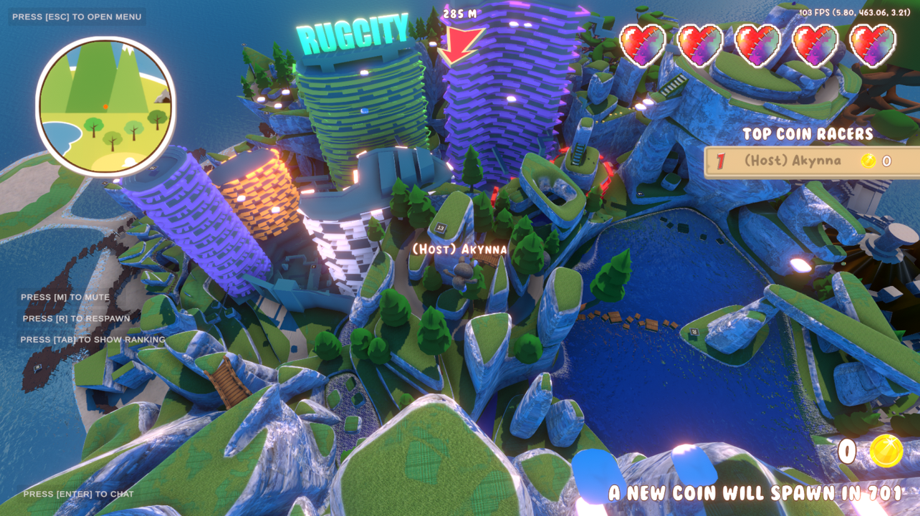Viewport: 920px width, 516px height.
Task: Select the Akynna row in Top Coin Racers
Action: pyautogui.click(x=812, y=161)
